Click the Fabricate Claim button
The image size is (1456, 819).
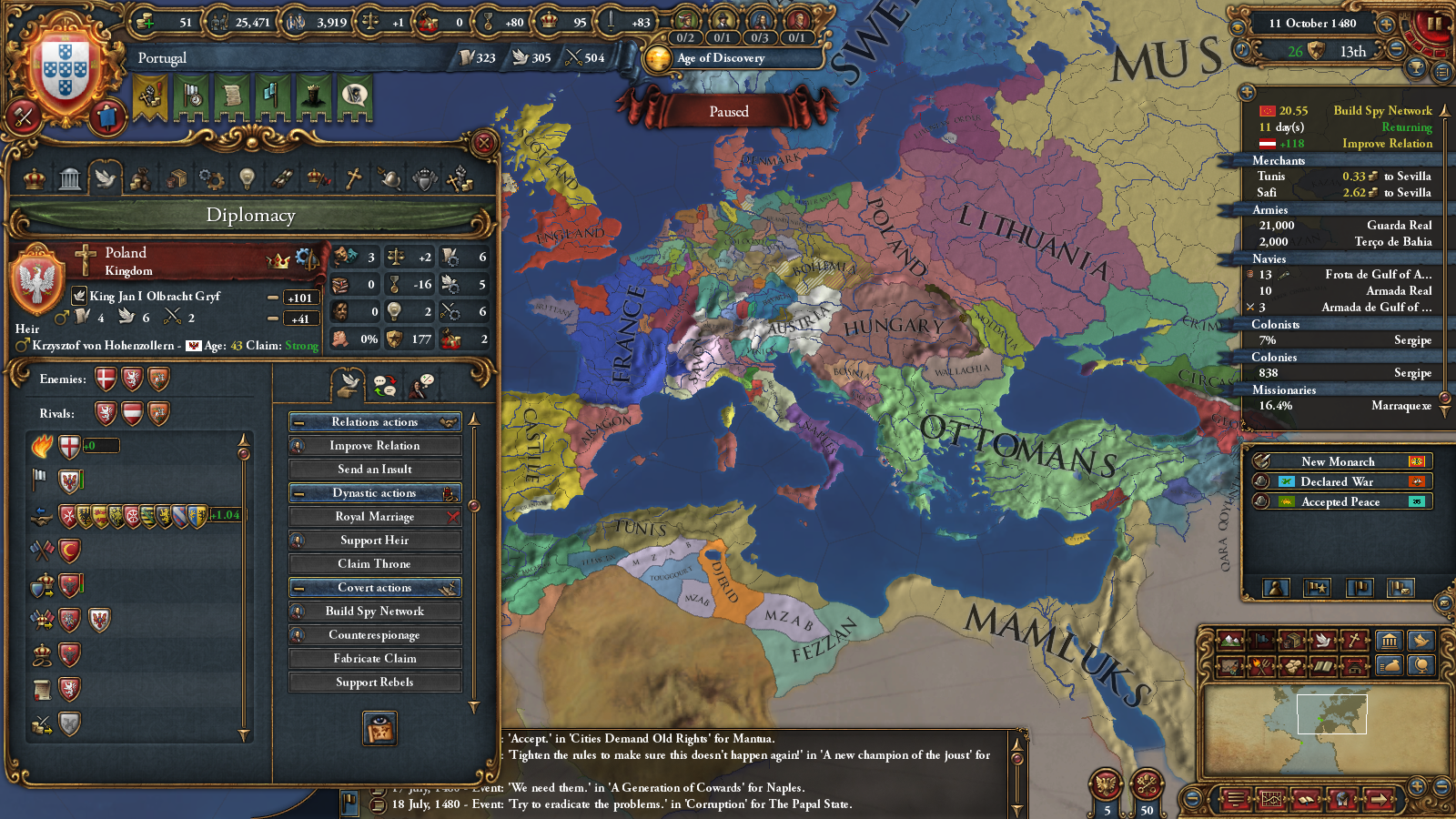(x=374, y=658)
